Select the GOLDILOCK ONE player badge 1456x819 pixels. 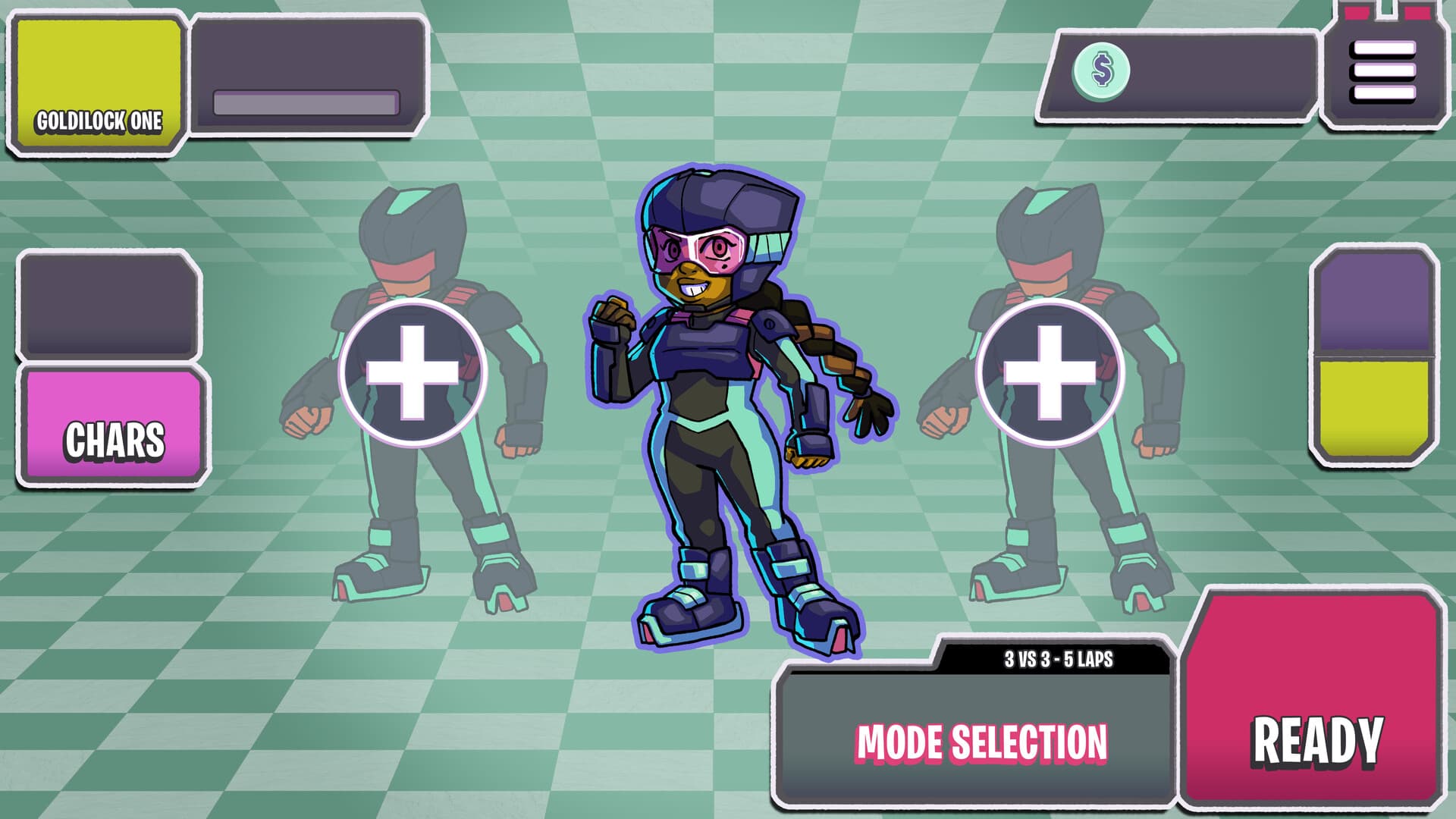pos(99,83)
